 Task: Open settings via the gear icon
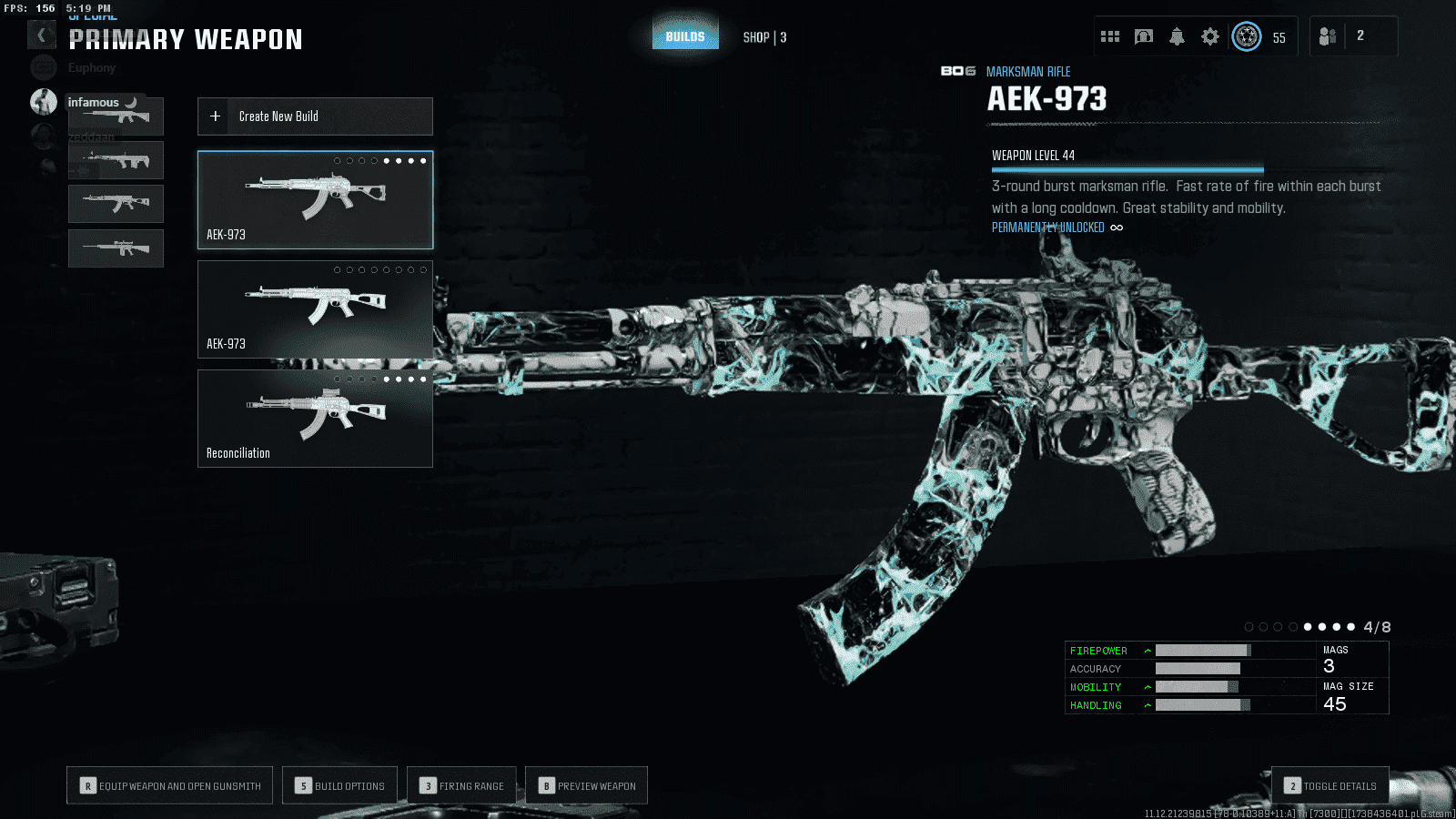pos(1209,36)
